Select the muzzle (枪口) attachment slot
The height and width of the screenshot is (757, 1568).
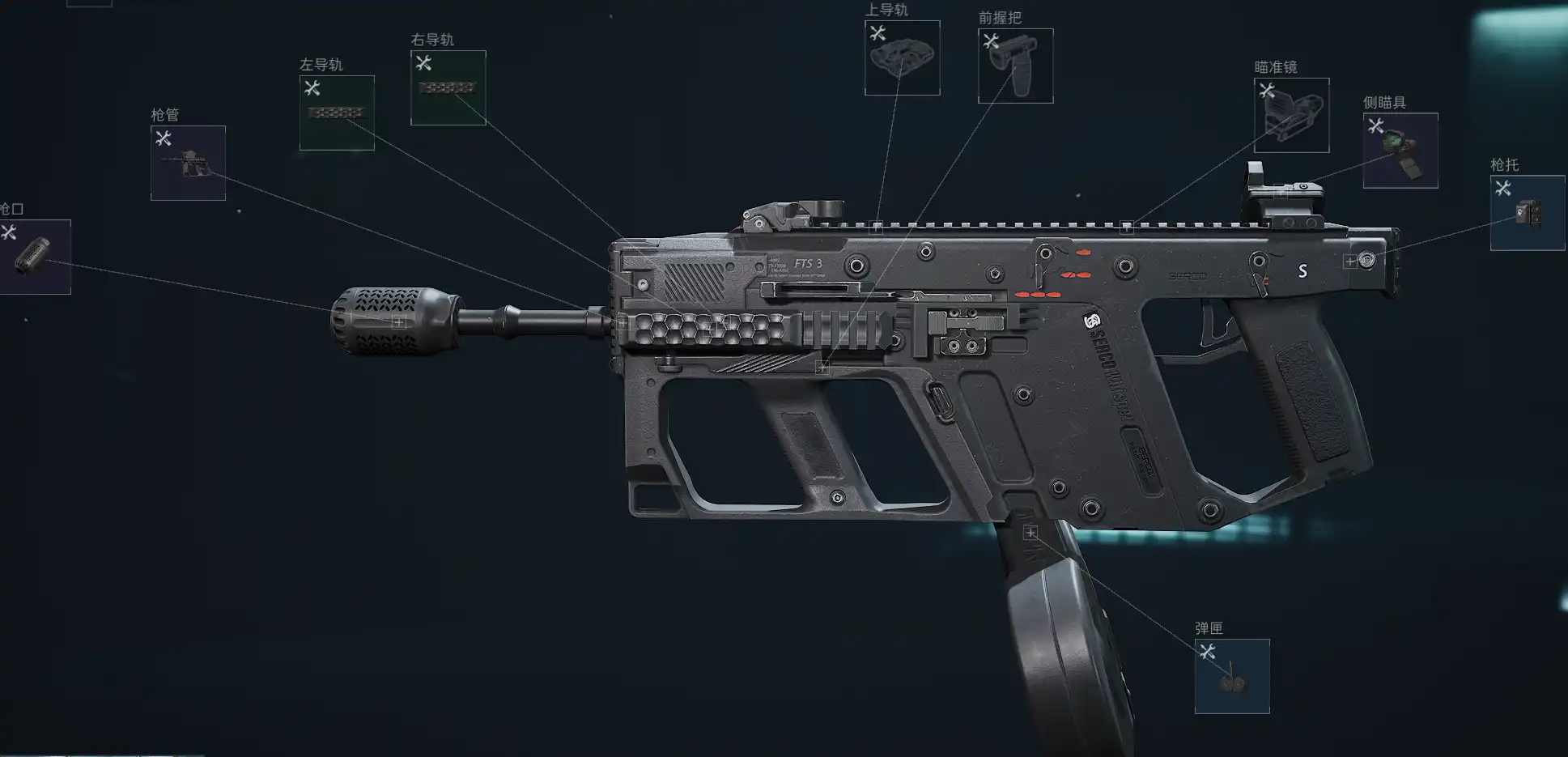click(34, 257)
